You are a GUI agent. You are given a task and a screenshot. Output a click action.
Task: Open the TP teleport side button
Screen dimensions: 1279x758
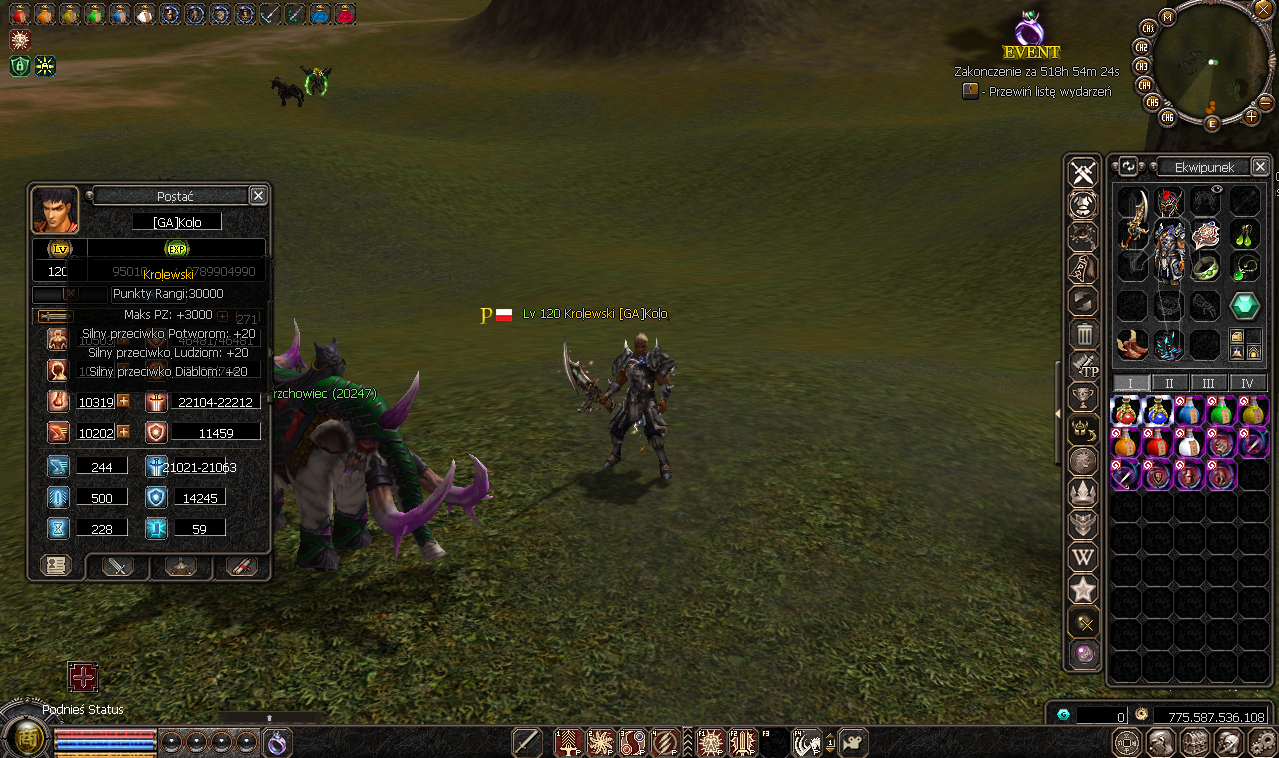tap(1084, 366)
